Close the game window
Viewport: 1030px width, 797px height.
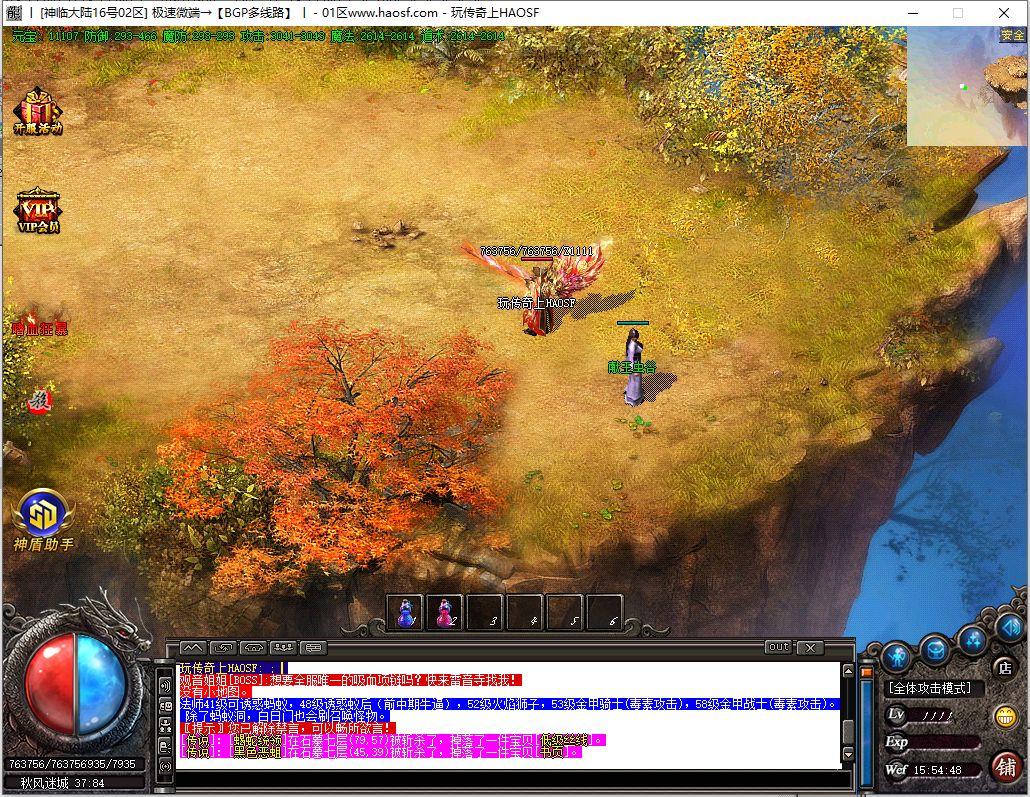click(x=1003, y=13)
